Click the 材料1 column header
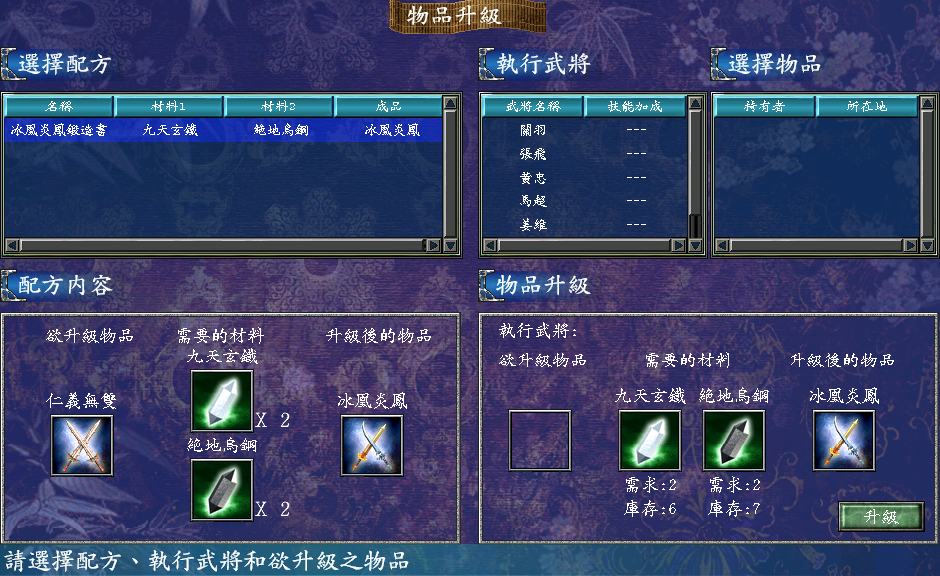This screenshot has width=940, height=576. tap(169, 106)
